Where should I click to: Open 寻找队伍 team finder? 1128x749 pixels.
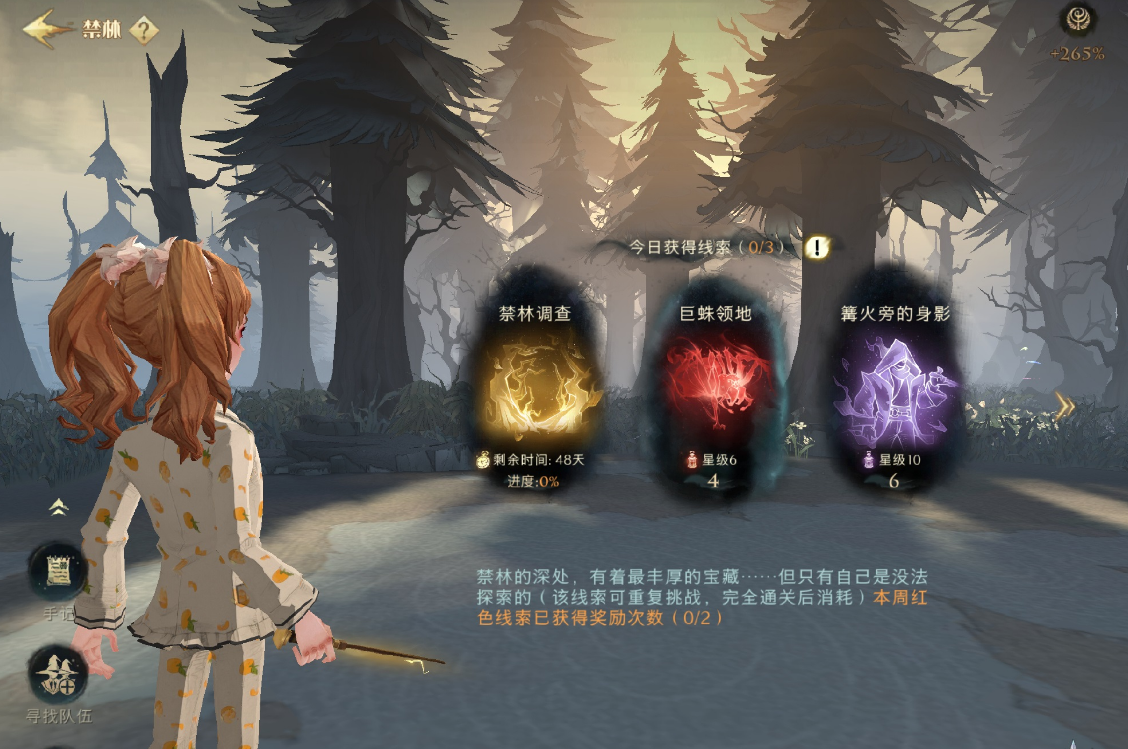[57, 675]
